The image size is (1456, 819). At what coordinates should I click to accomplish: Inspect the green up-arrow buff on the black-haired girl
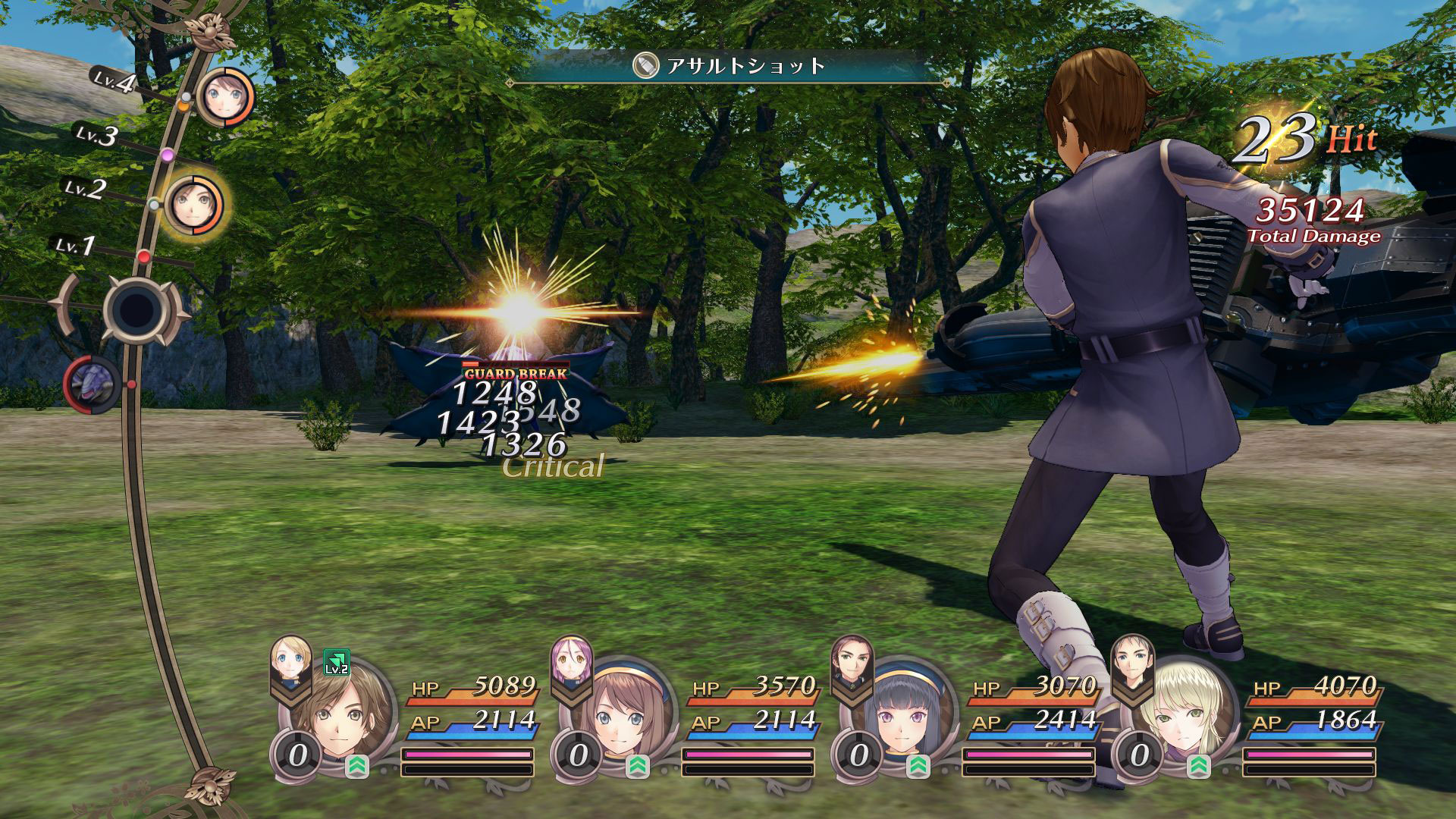918,766
